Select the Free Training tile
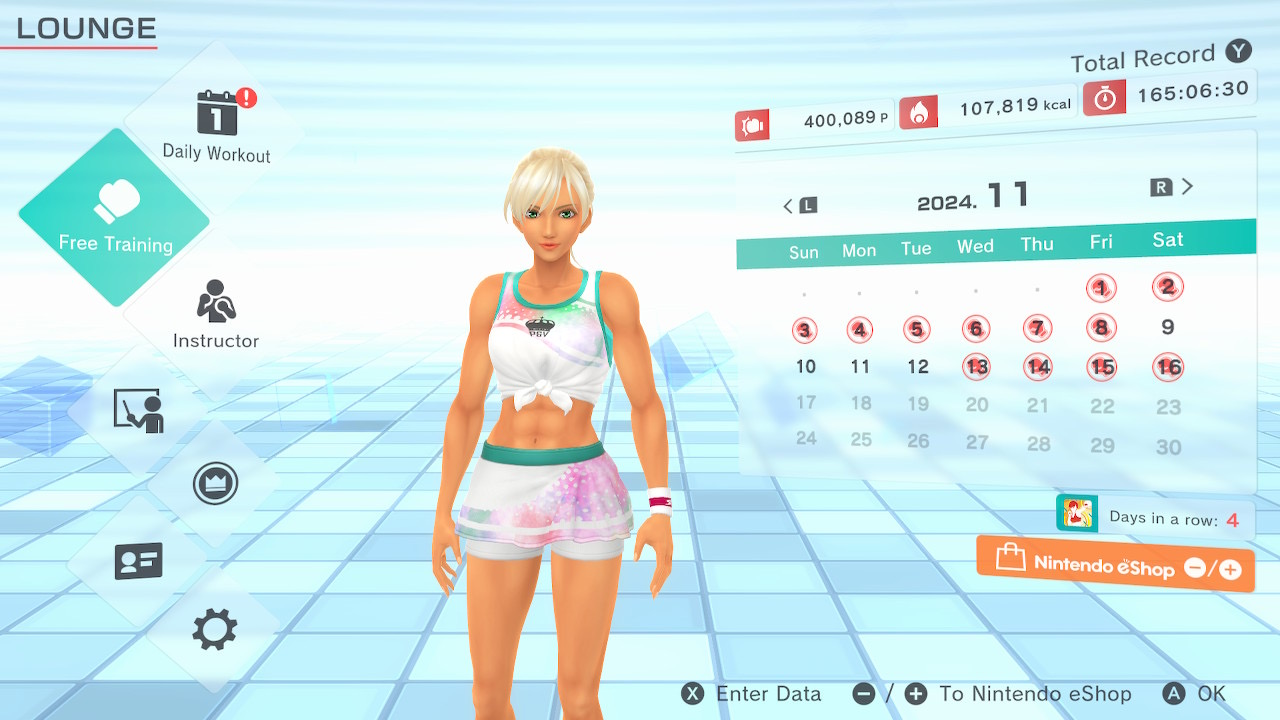 click(x=115, y=217)
